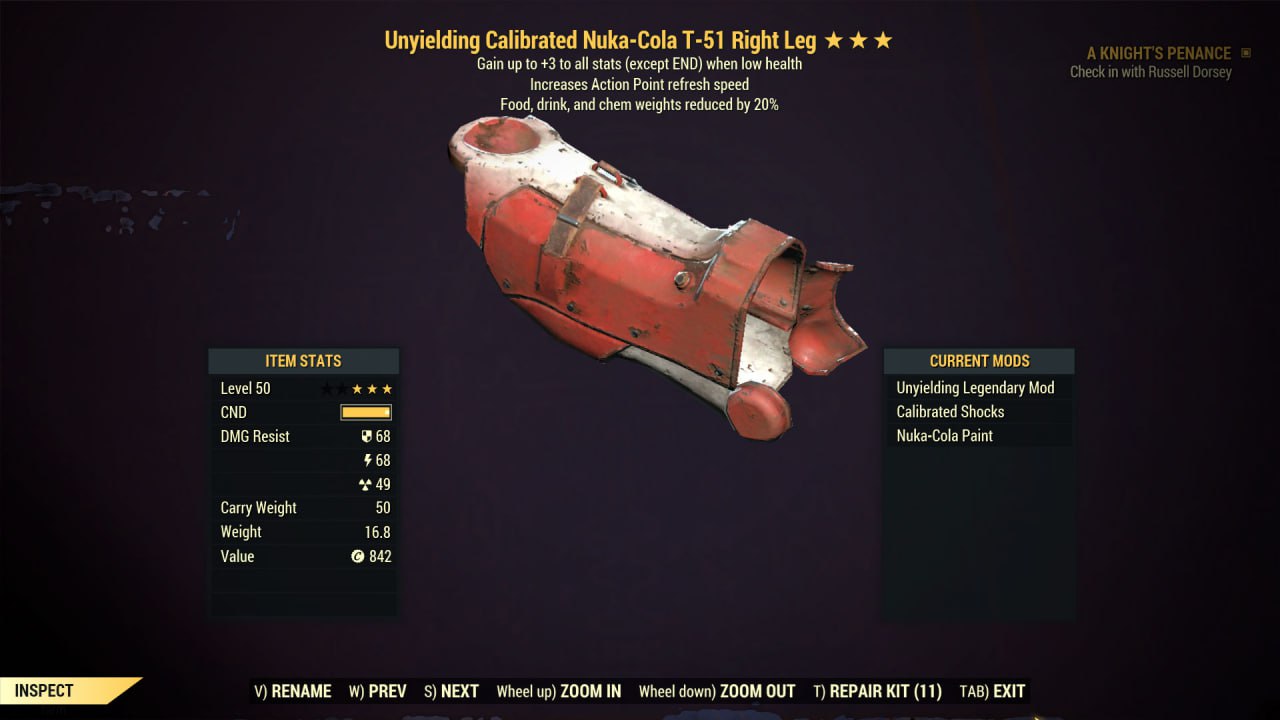Choose the Calibrated Shocks mod entry
This screenshot has width=1280, height=720.
point(950,412)
